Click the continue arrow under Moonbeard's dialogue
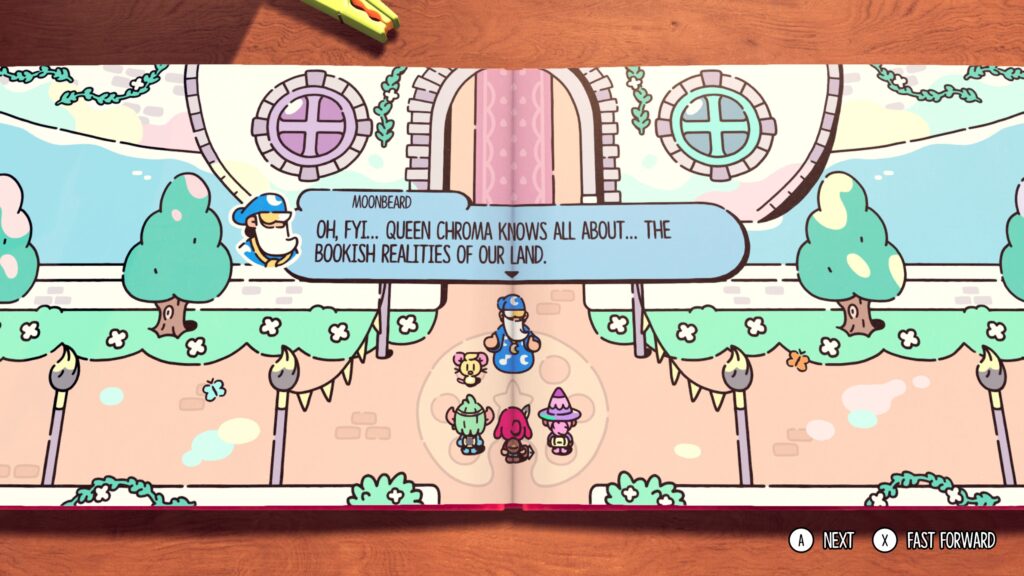1024x576 pixels. 511,274
